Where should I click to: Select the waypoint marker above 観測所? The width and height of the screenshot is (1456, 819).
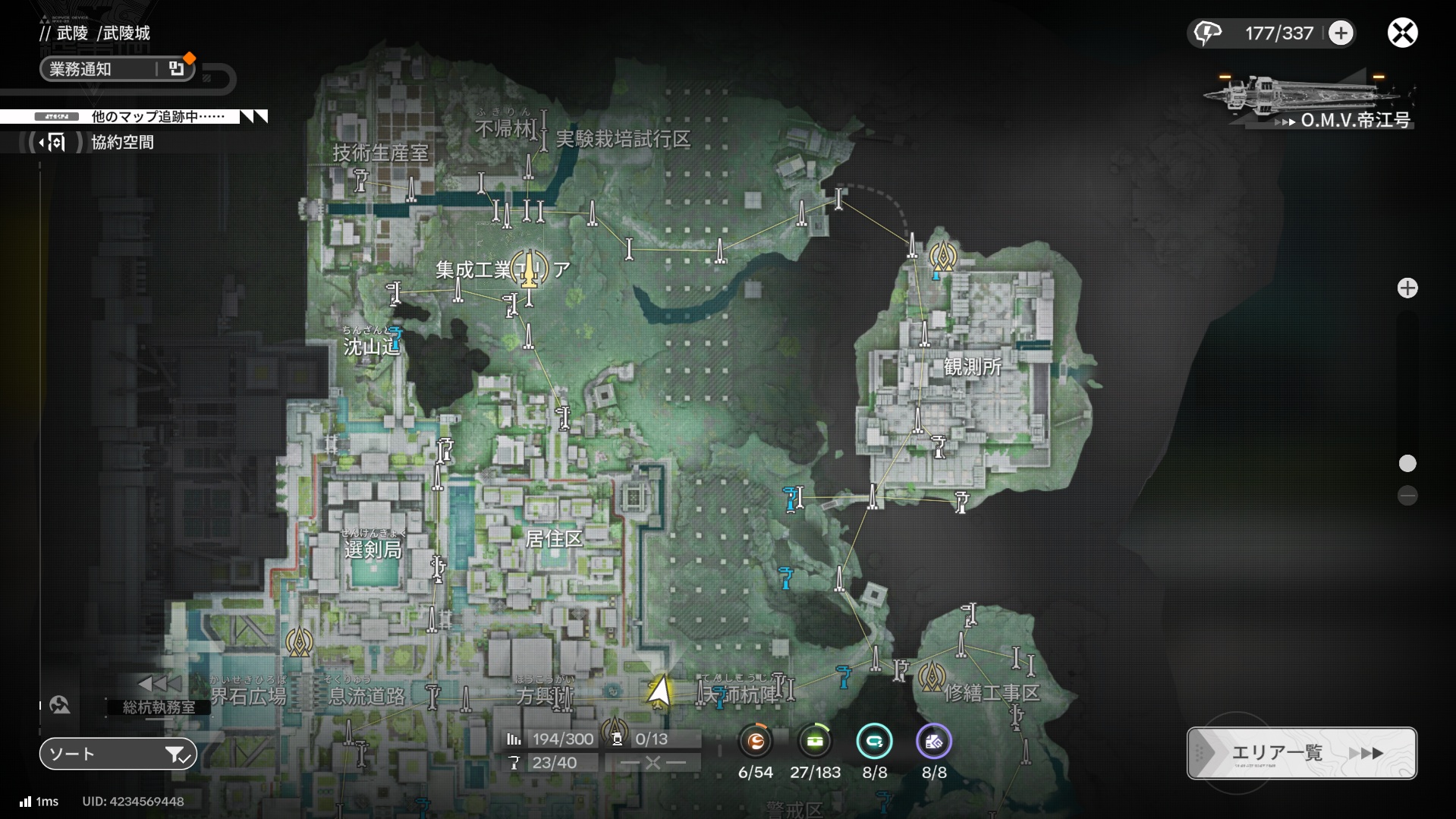click(942, 256)
